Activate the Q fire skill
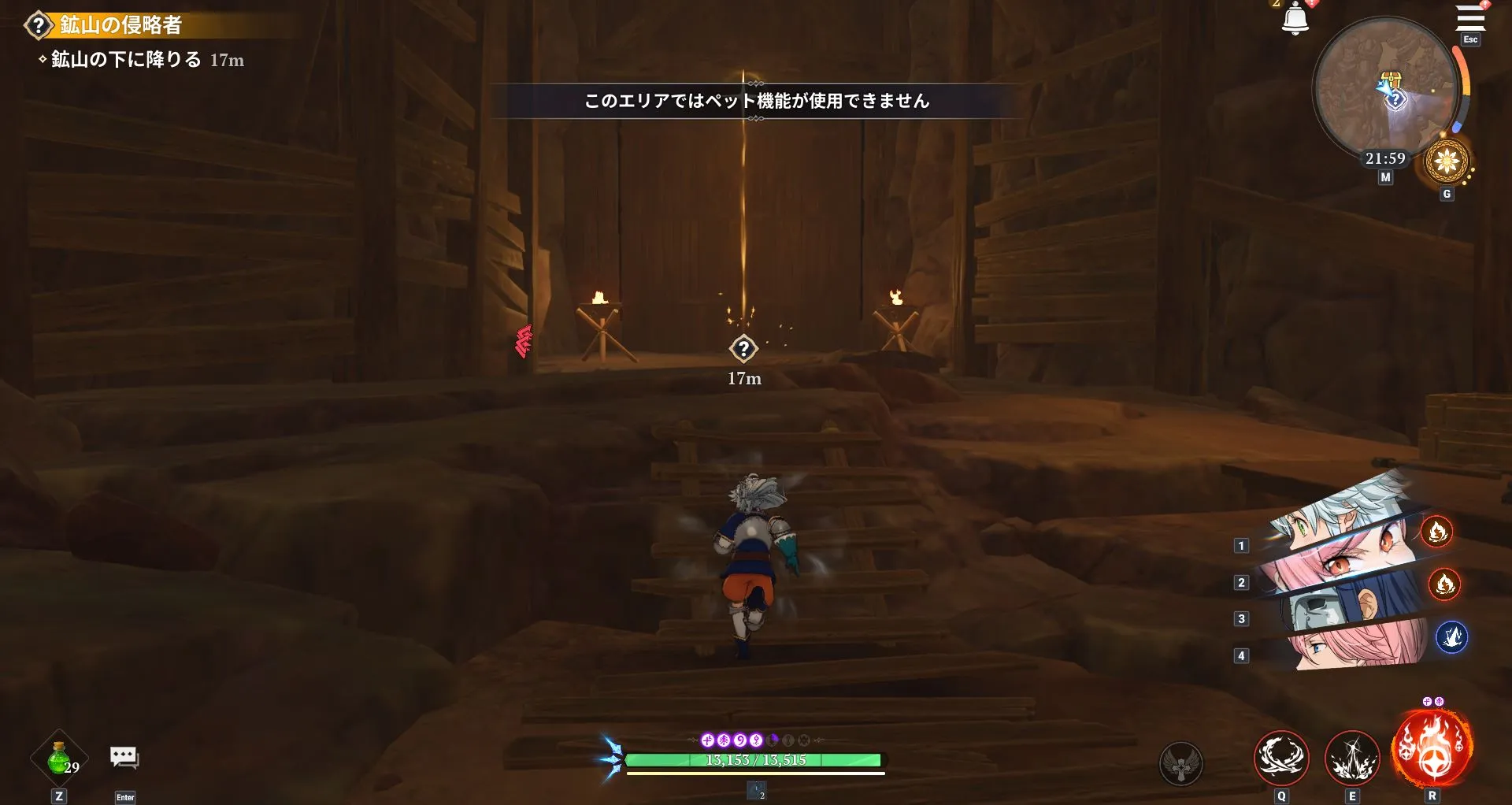Screen dimensions: 1512x805 (x=1280, y=759)
